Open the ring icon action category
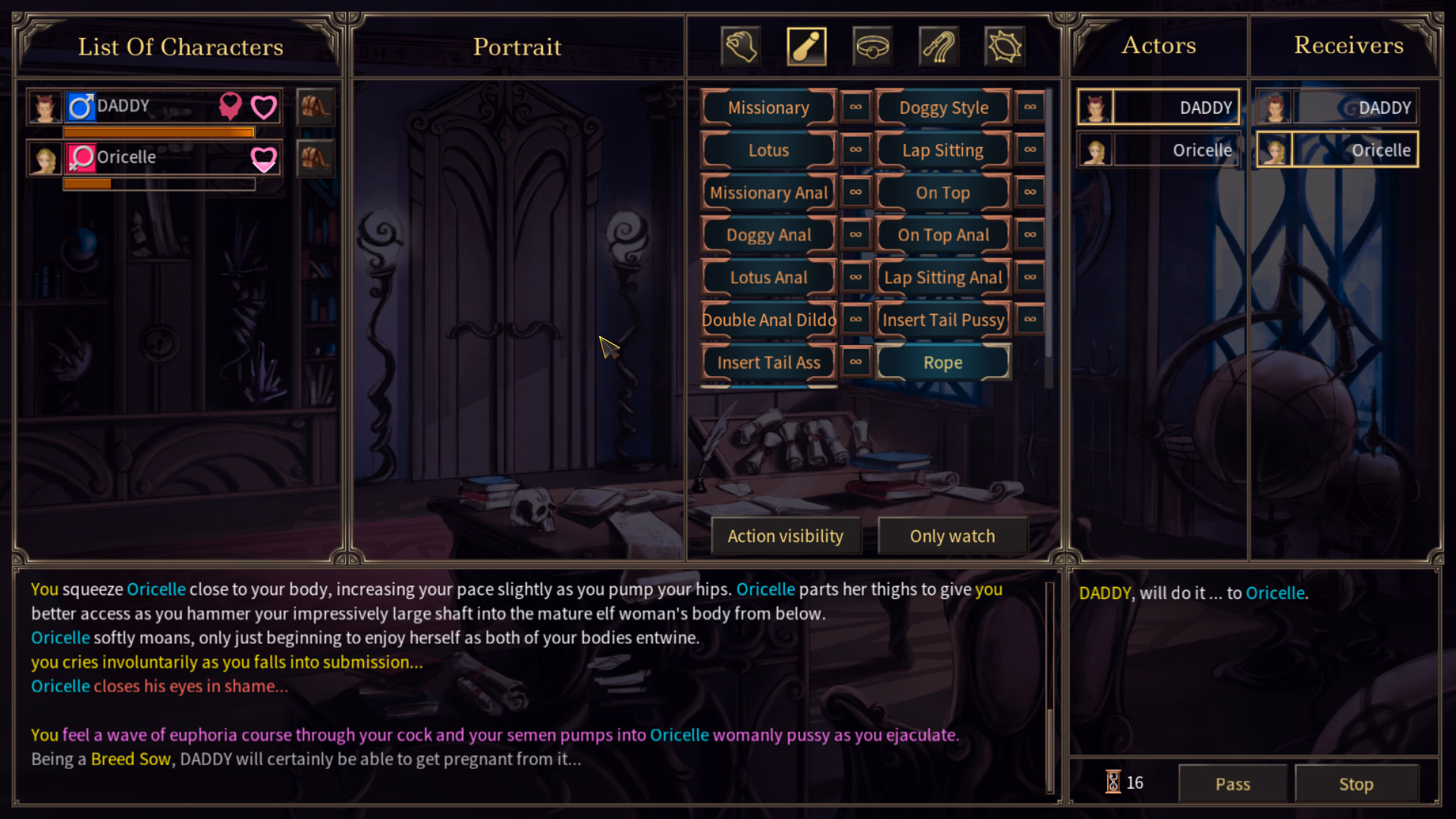The width and height of the screenshot is (1456, 819). click(x=872, y=47)
